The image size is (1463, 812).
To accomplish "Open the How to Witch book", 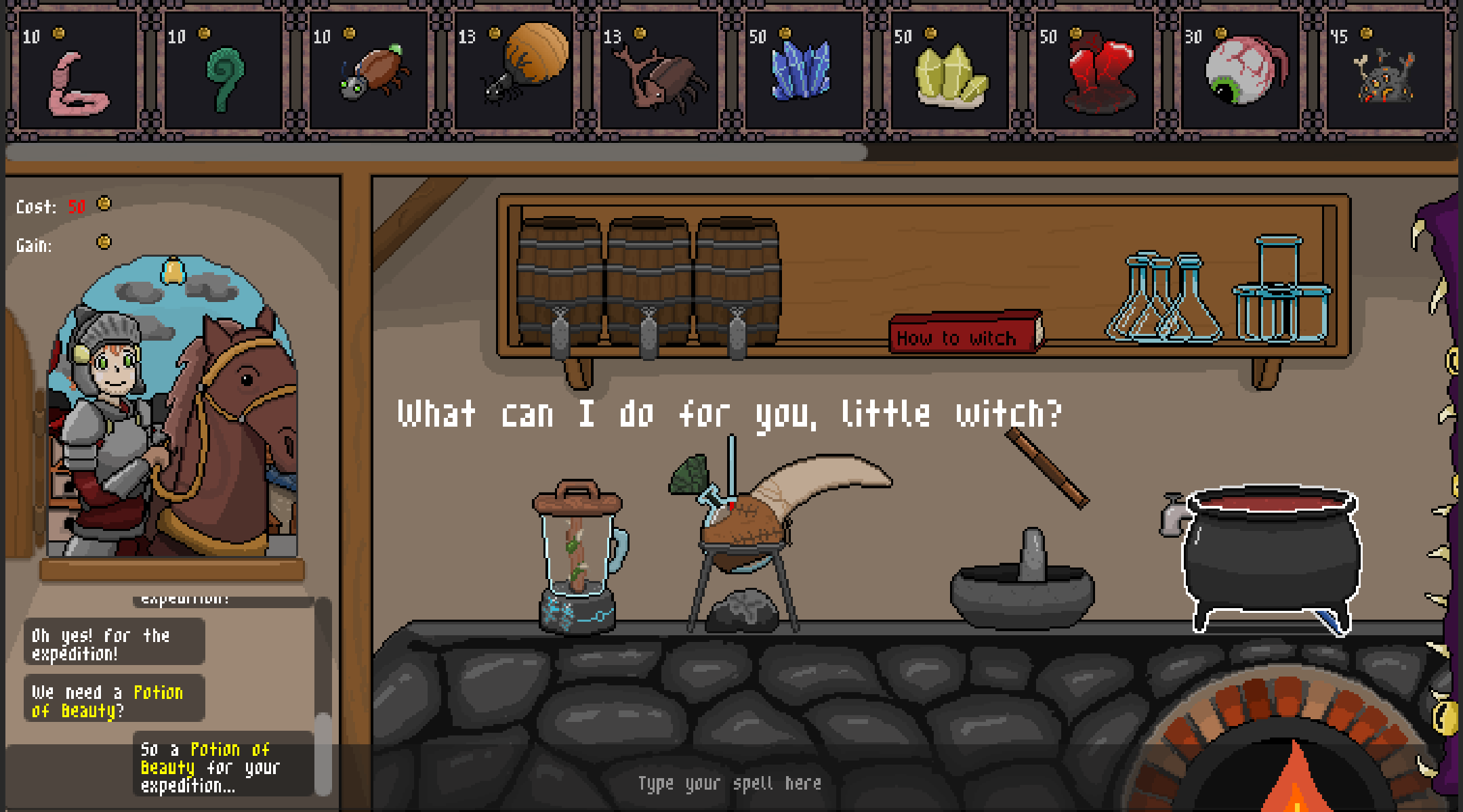I will pyautogui.click(x=964, y=334).
